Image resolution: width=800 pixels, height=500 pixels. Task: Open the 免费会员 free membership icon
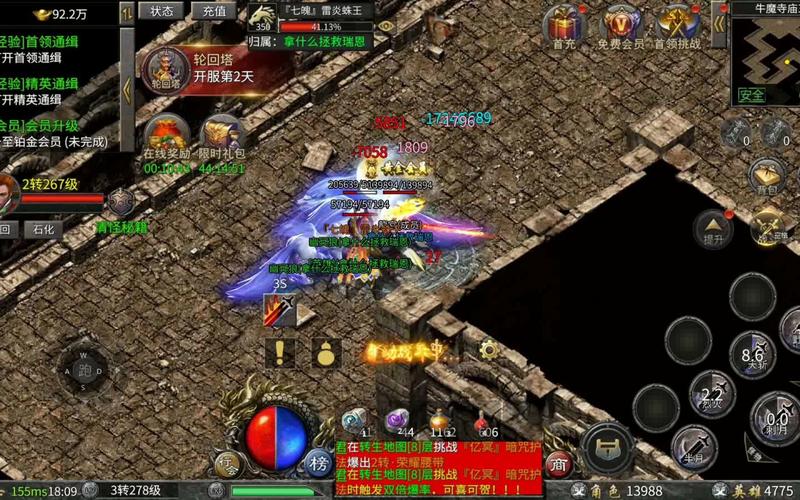(623, 26)
